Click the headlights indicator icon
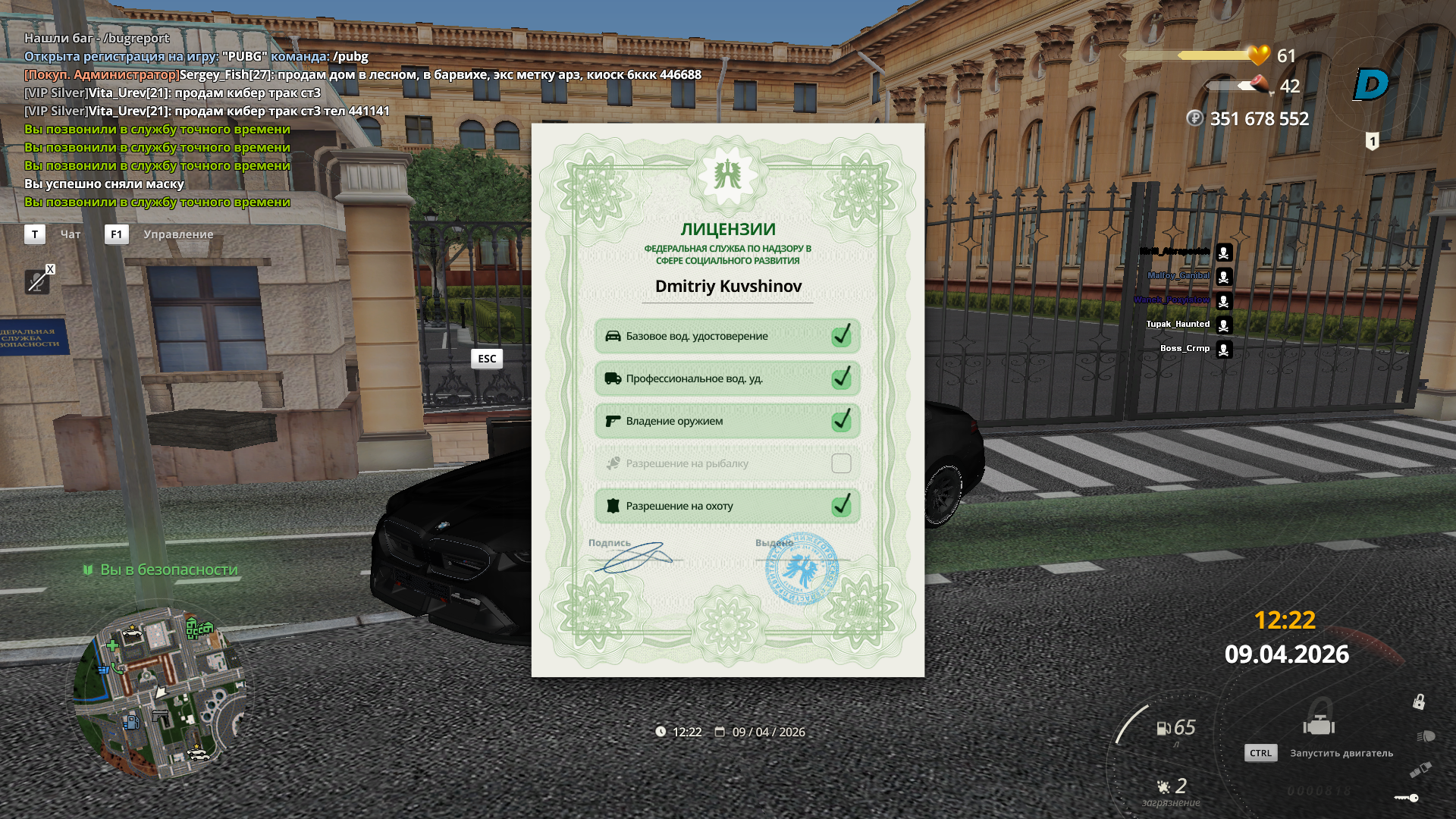Viewport: 1456px width, 819px height. click(1426, 736)
